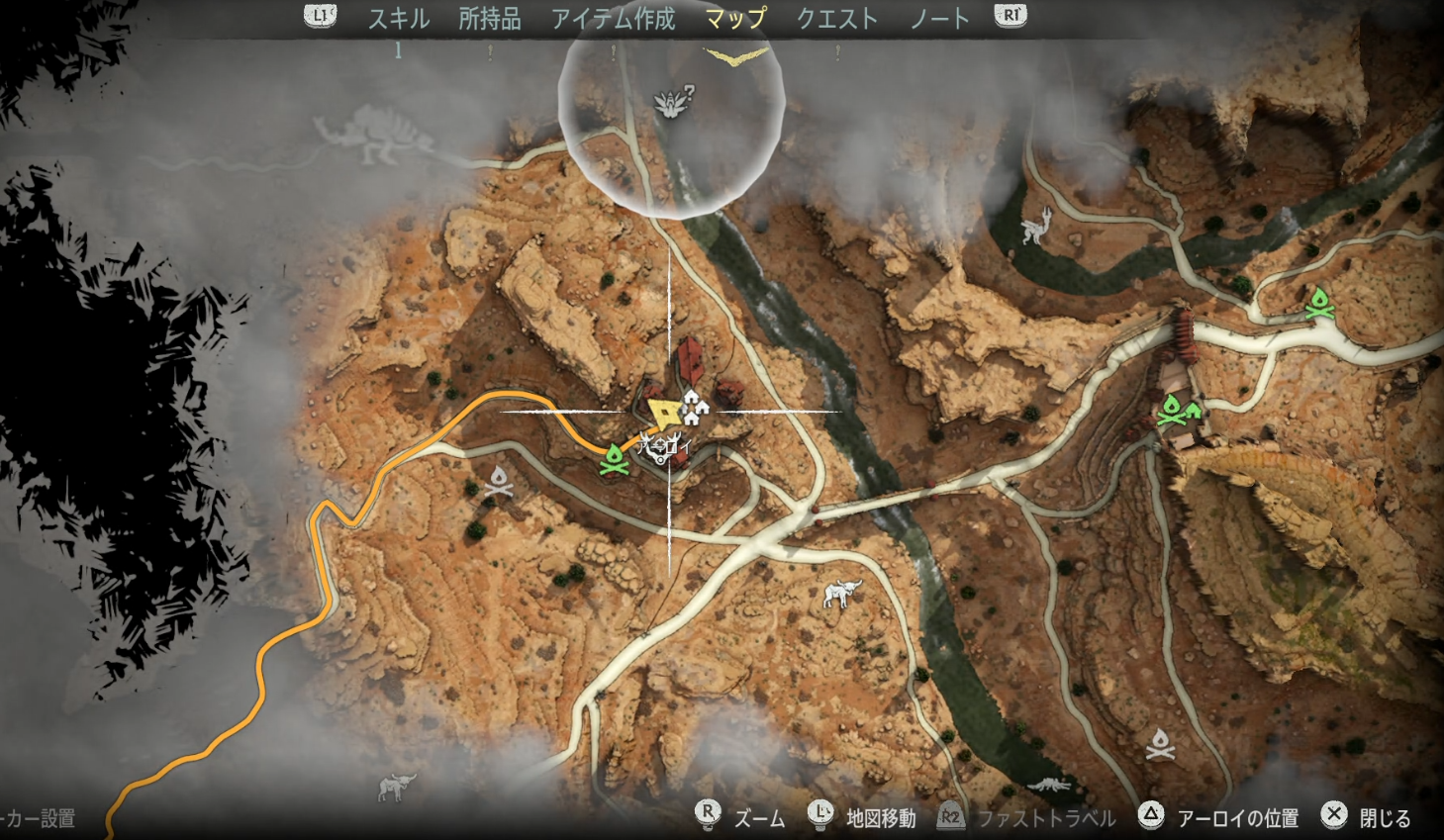
Task: Open the クエスト tab
Action: pos(837,19)
